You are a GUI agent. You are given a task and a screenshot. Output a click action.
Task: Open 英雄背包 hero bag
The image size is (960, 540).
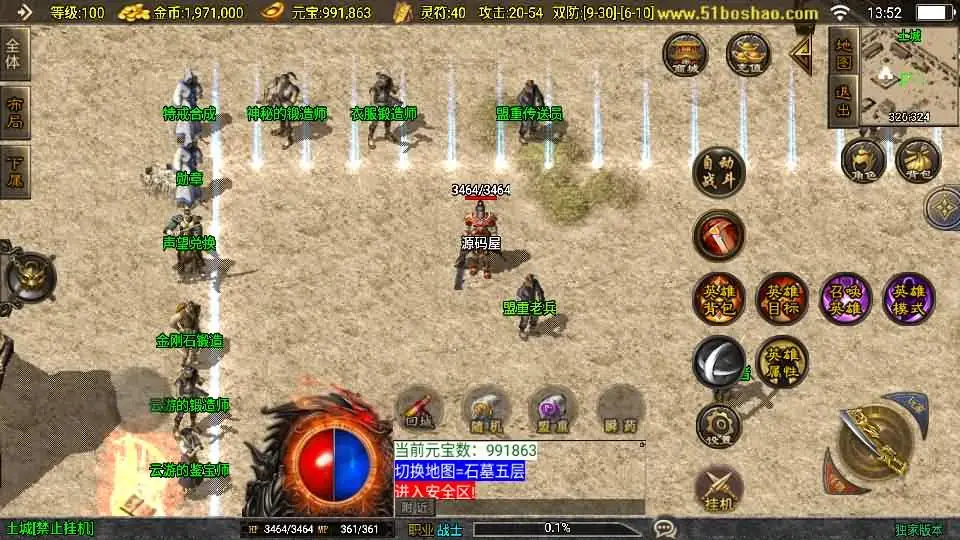point(719,299)
